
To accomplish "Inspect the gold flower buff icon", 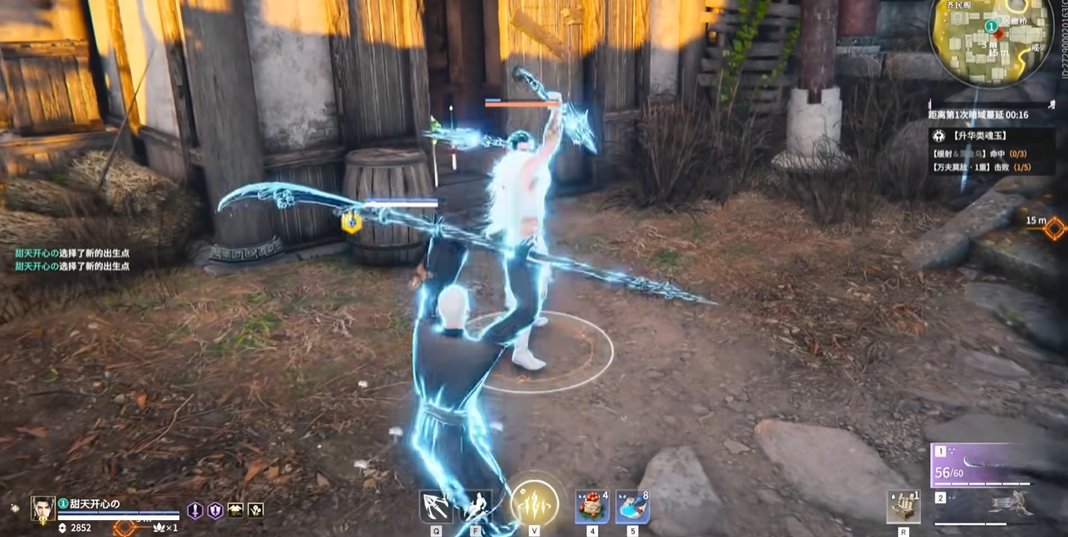I will 256,510.
